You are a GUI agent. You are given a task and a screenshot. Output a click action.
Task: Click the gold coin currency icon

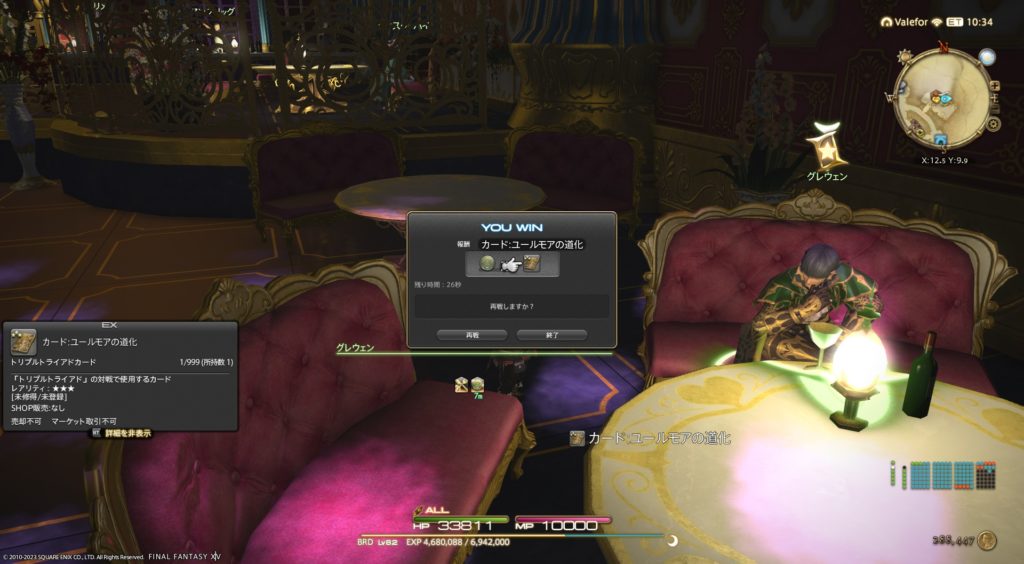(987, 541)
